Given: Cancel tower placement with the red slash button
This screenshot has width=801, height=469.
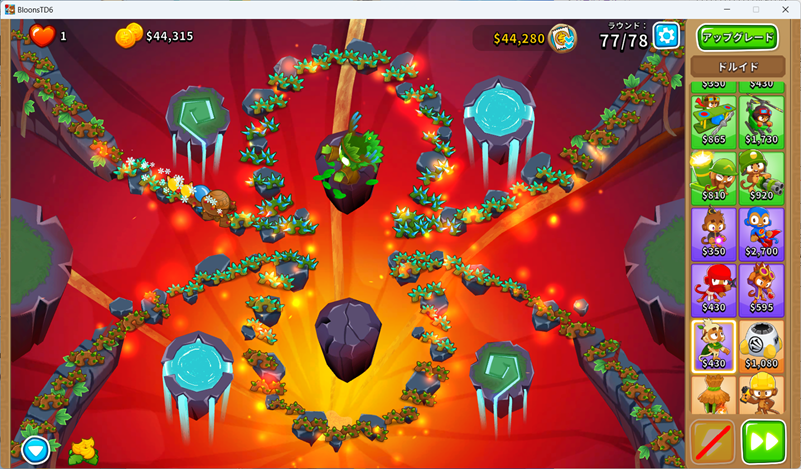Looking at the screenshot, I should coord(713,442).
